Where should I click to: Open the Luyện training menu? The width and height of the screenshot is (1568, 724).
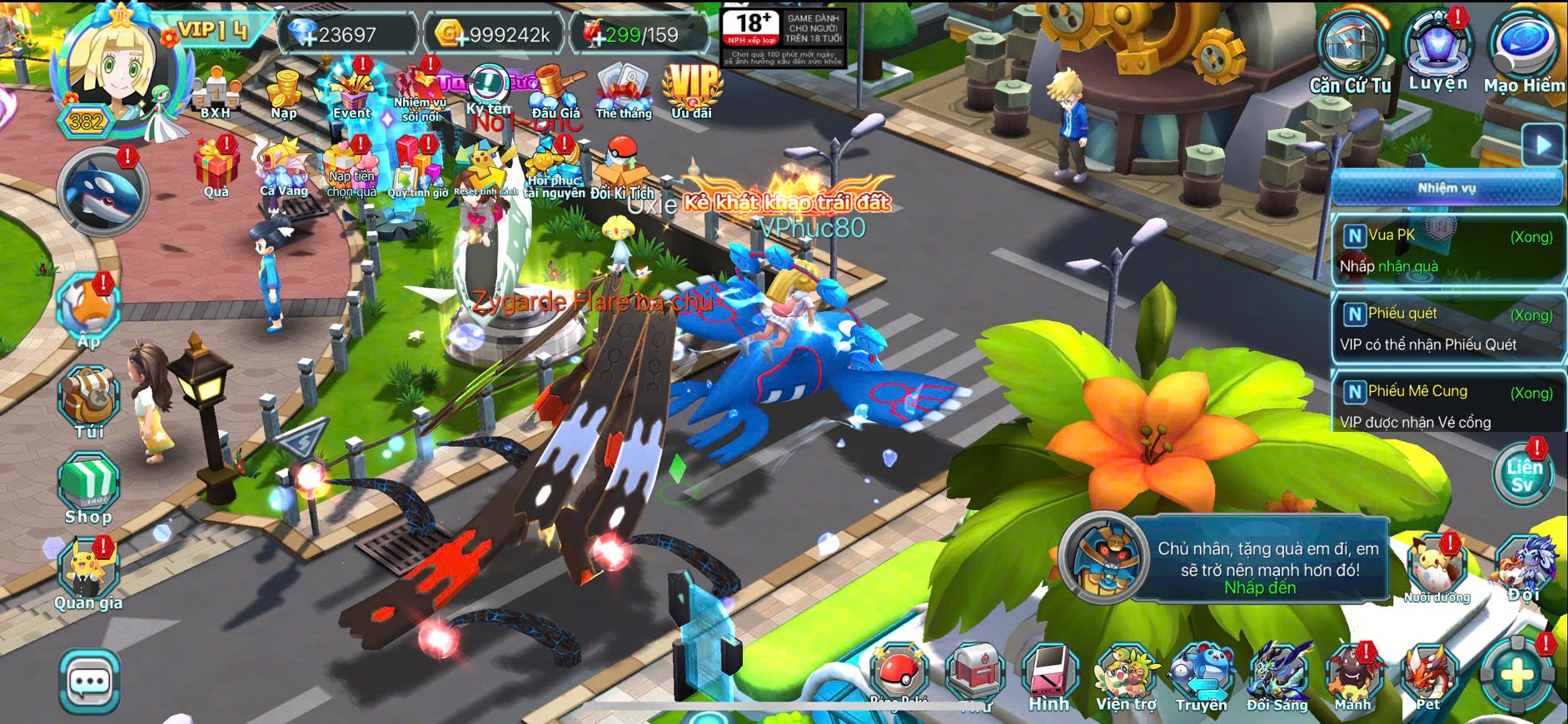click(1438, 48)
